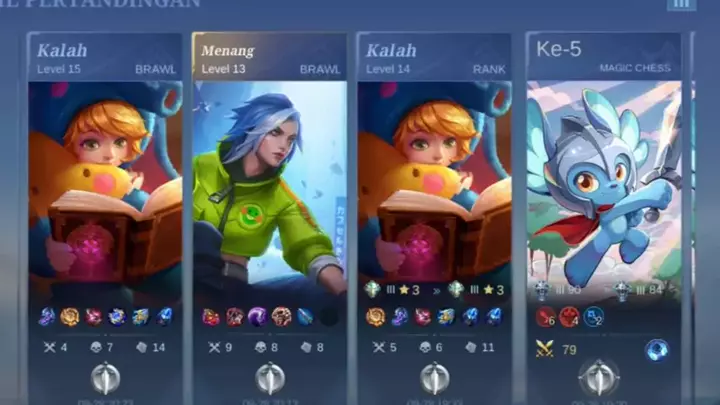Click the statistics bars icon at top right

[x=682, y=4]
